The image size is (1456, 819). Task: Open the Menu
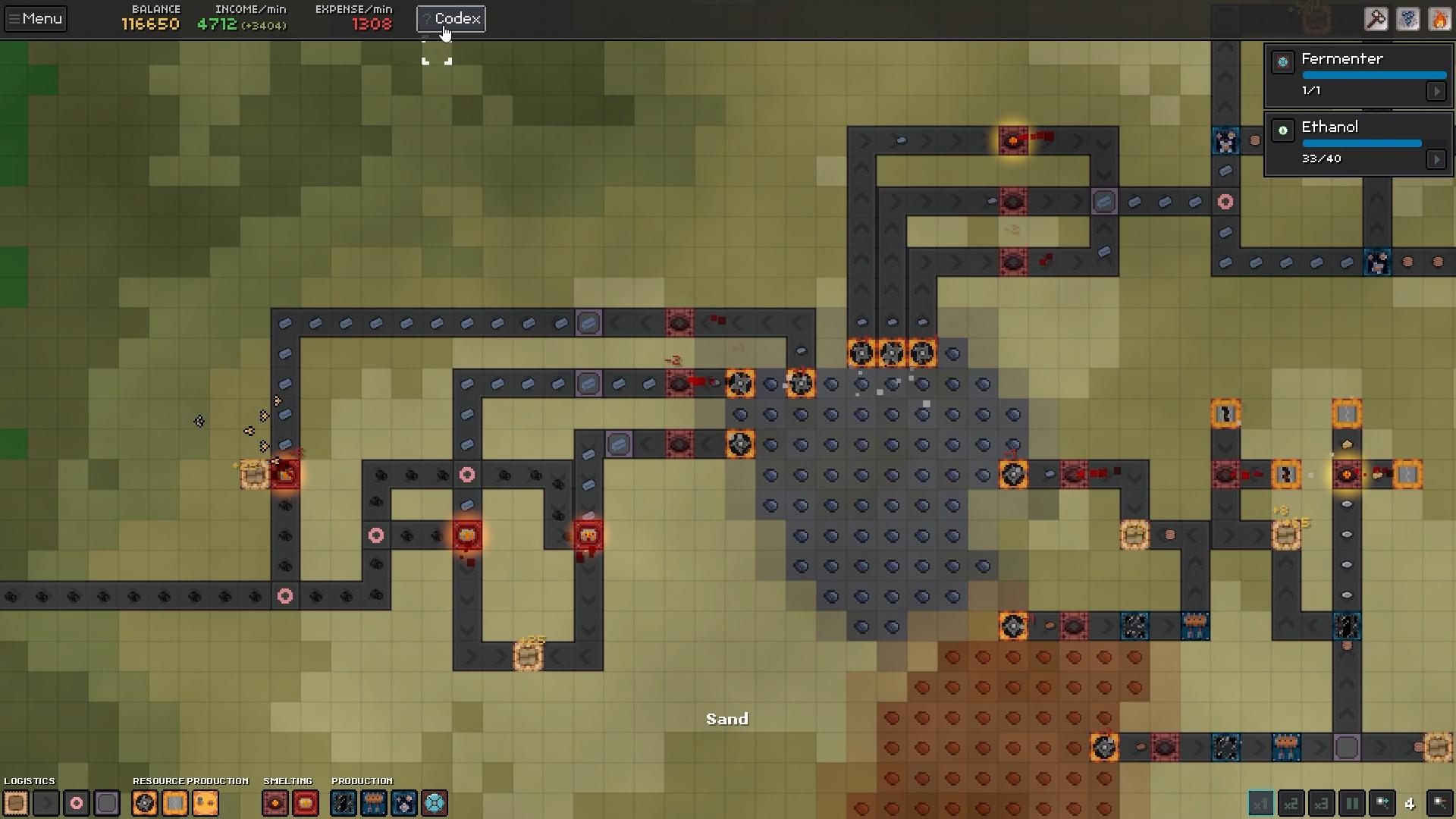coord(35,18)
